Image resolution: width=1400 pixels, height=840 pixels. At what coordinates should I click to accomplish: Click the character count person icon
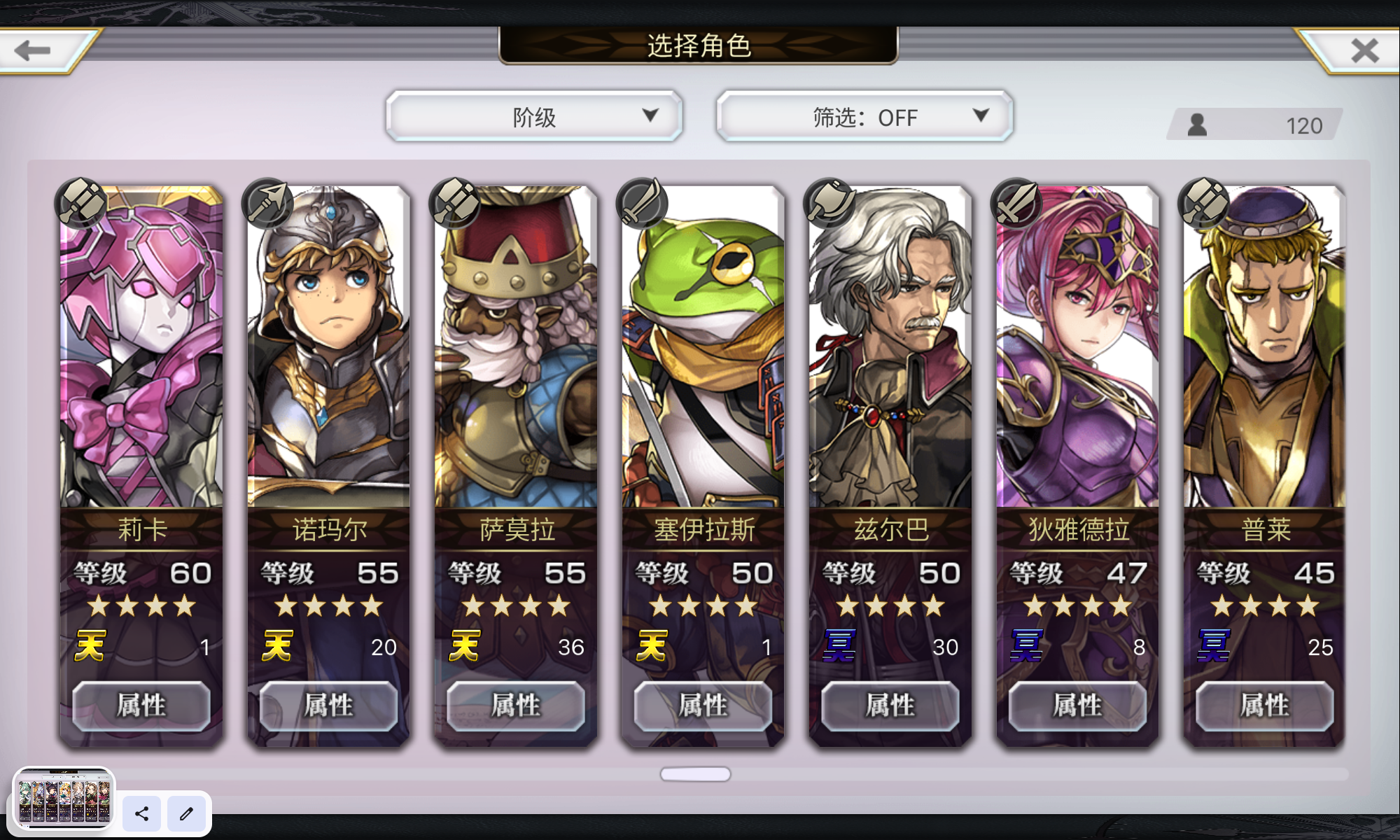point(1198,124)
